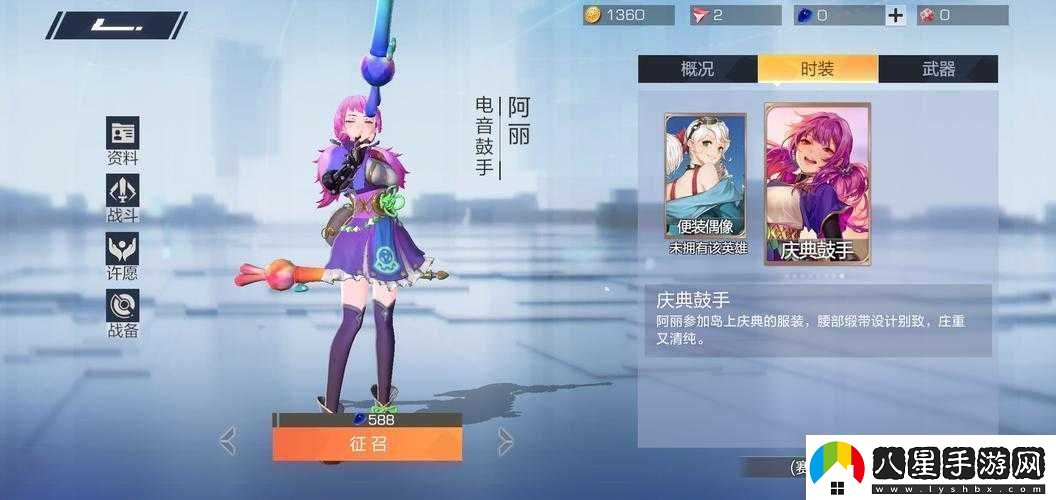Open the 许愿 wish section
The image size is (1056, 500).
(123, 256)
